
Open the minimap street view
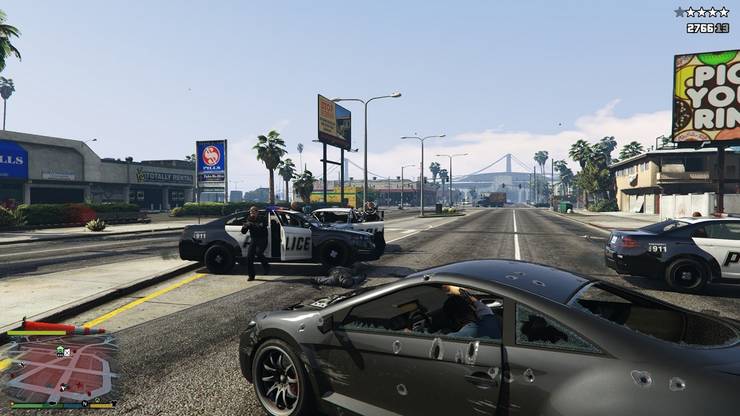60,368
